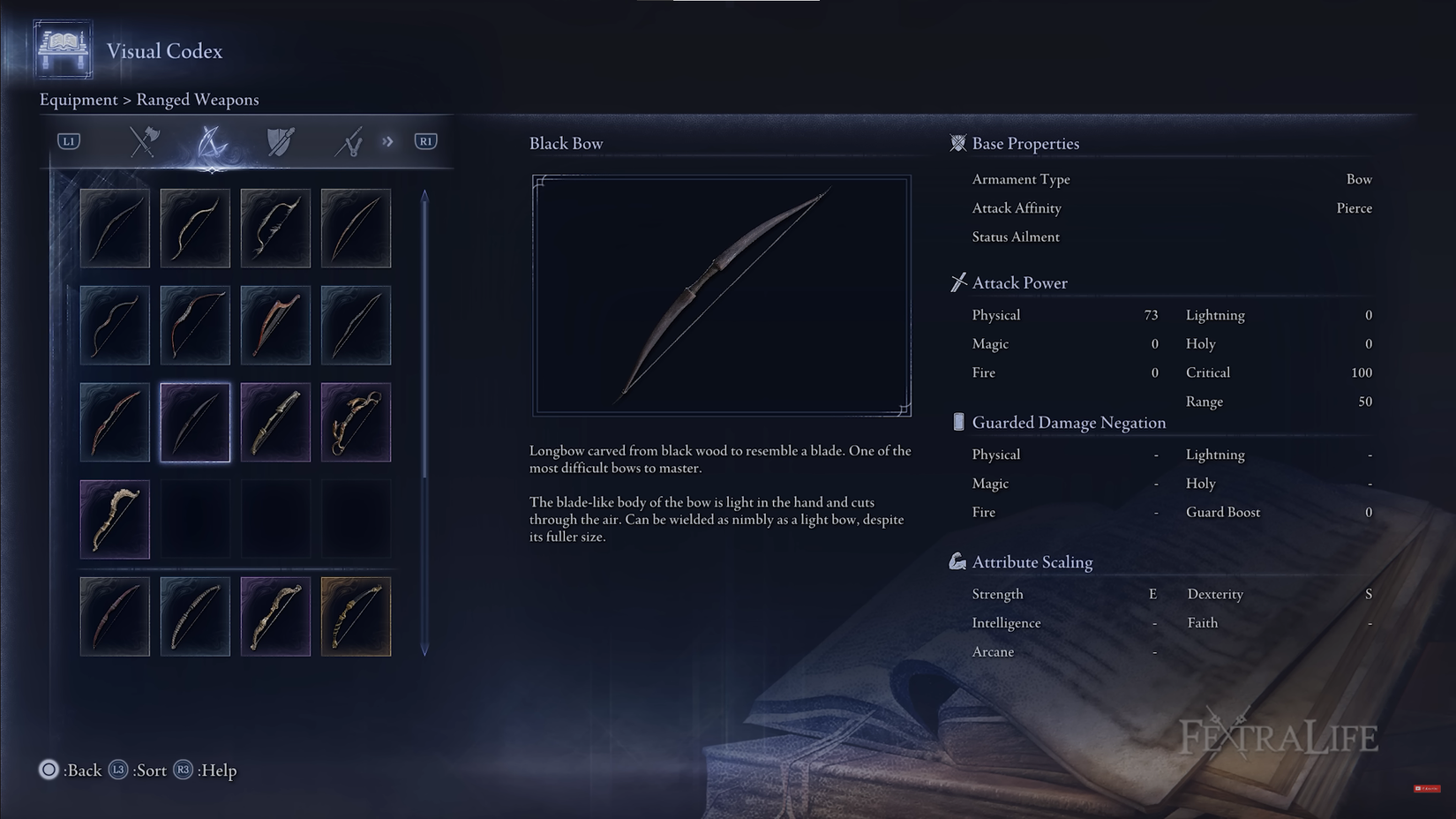This screenshot has width=1456, height=819.
Task: Select the melee weapons category icon
Action: click(x=143, y=140)
